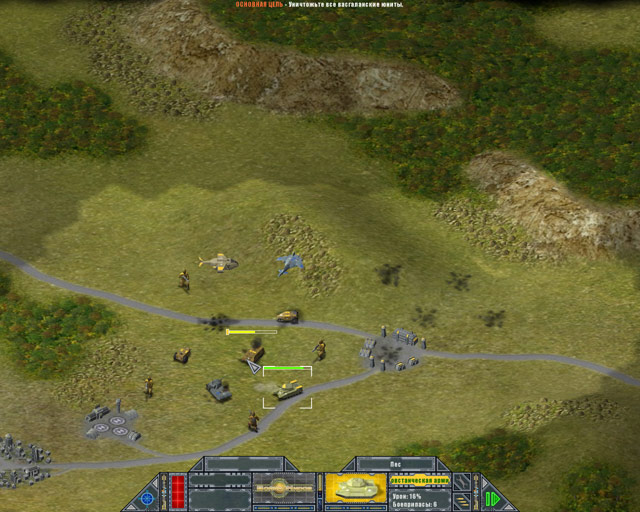Select the red grid panel
This screenshot has width=640, height=512.
tap(178, 489)
